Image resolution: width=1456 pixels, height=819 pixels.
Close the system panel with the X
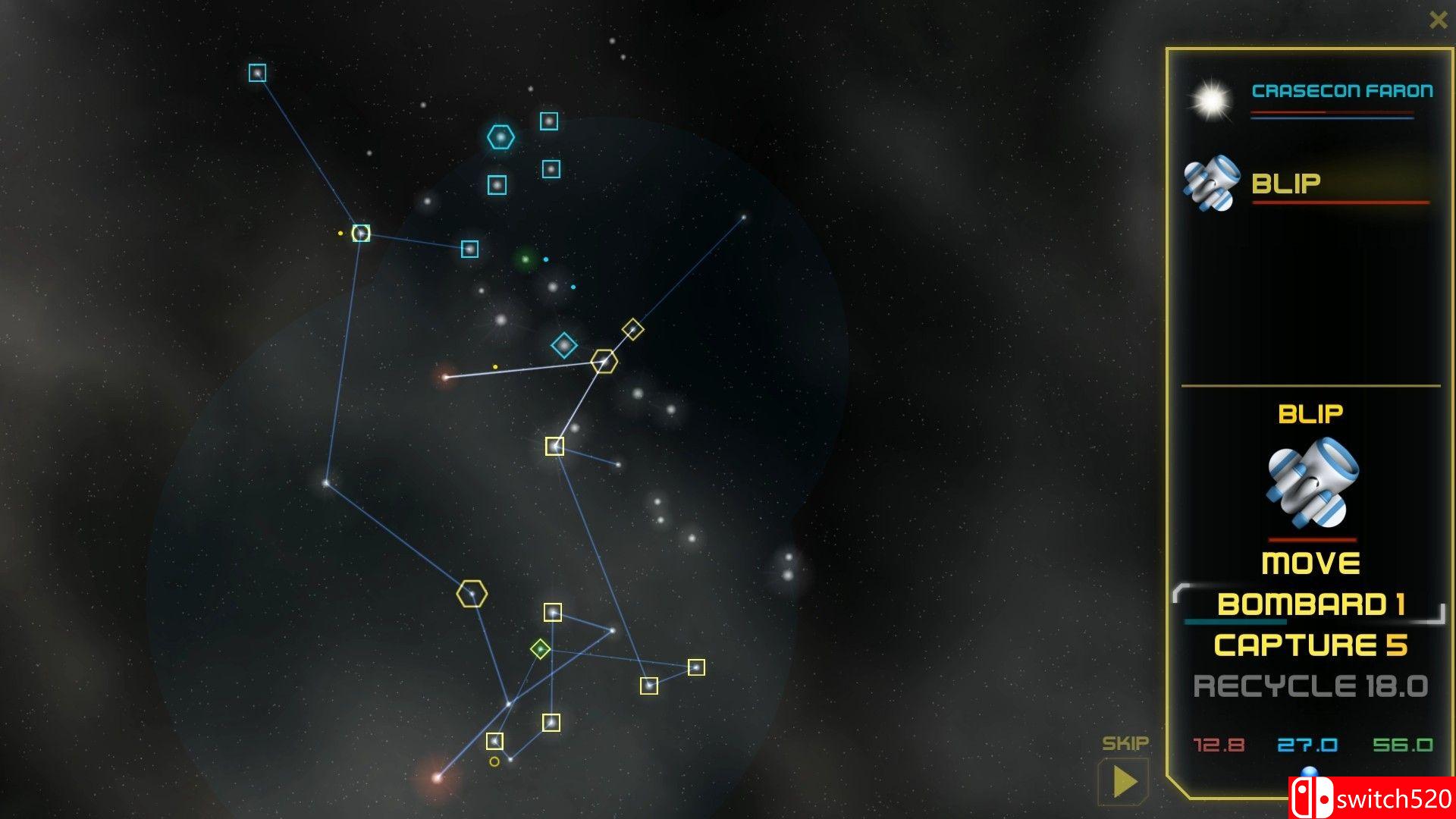click(x=1439, y=20)
